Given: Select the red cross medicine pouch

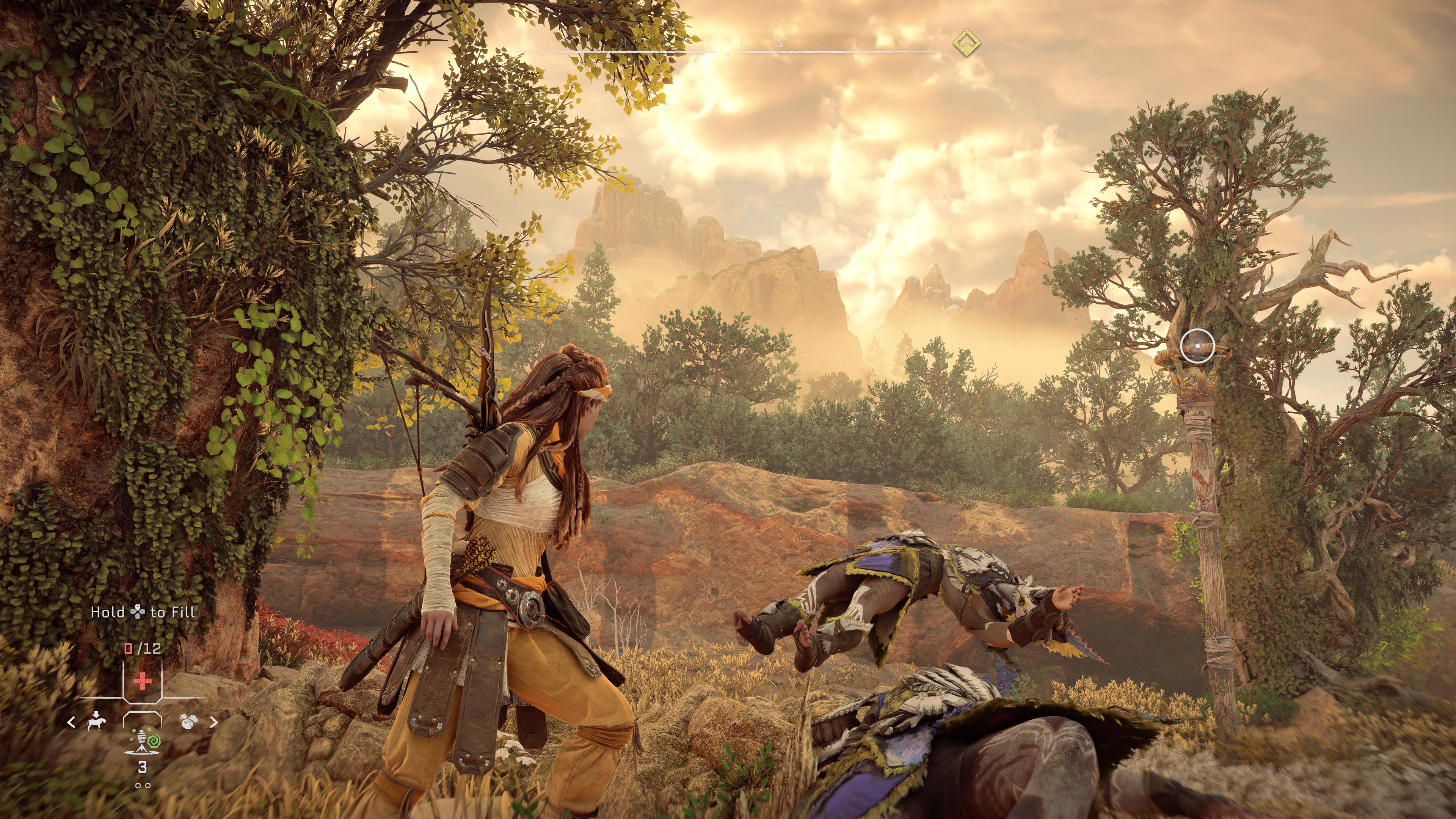Looking at the screenshot, I should [143, 681].
